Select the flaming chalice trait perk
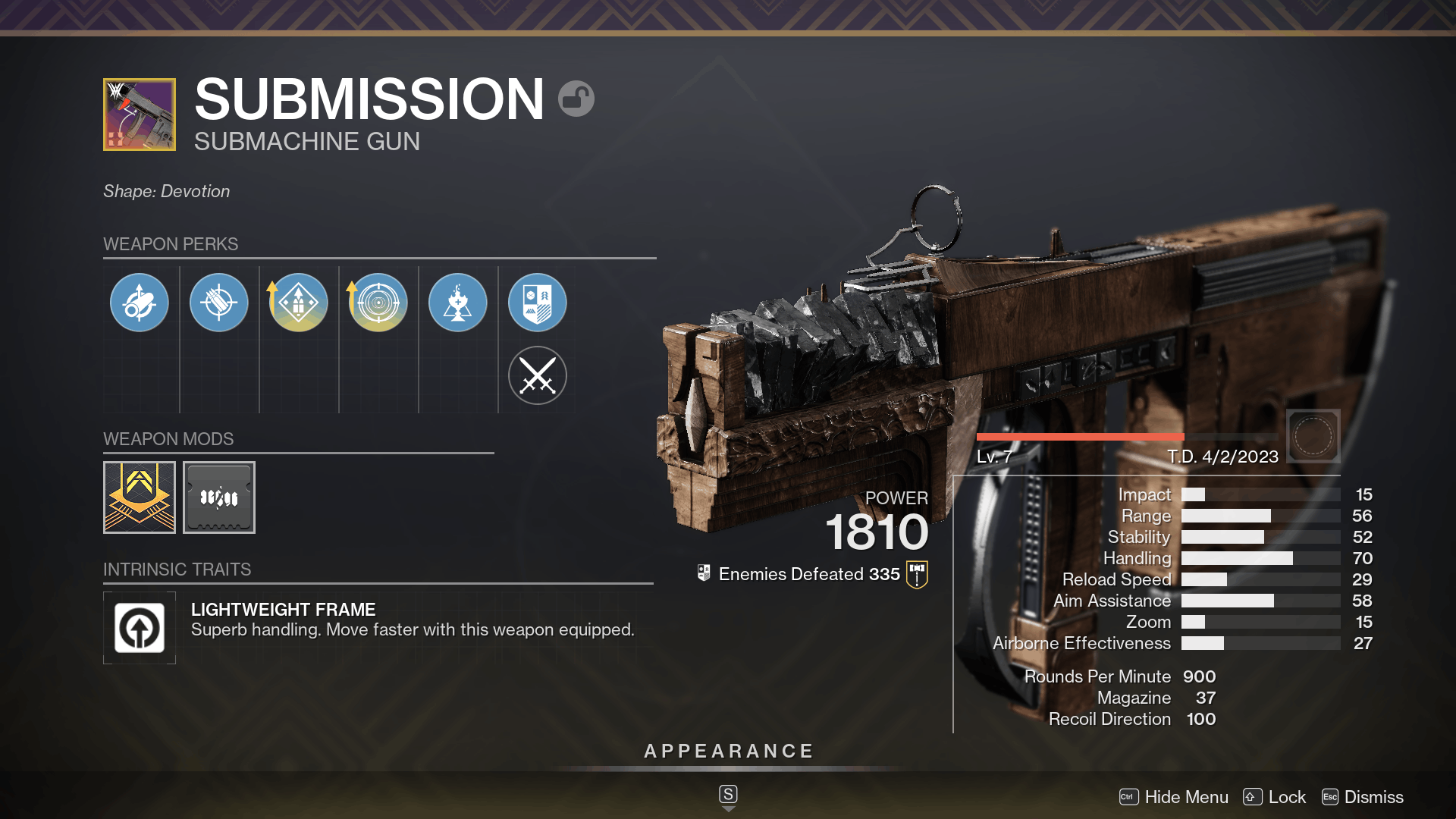This screenshot has width=1456, height=819. pyautogui.click(x=458, y=302)
